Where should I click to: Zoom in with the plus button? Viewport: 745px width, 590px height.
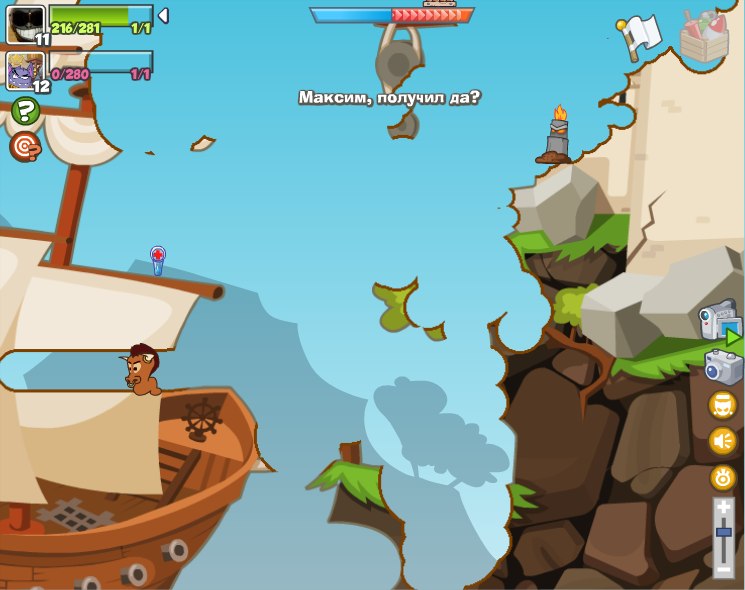pos(723,507)
